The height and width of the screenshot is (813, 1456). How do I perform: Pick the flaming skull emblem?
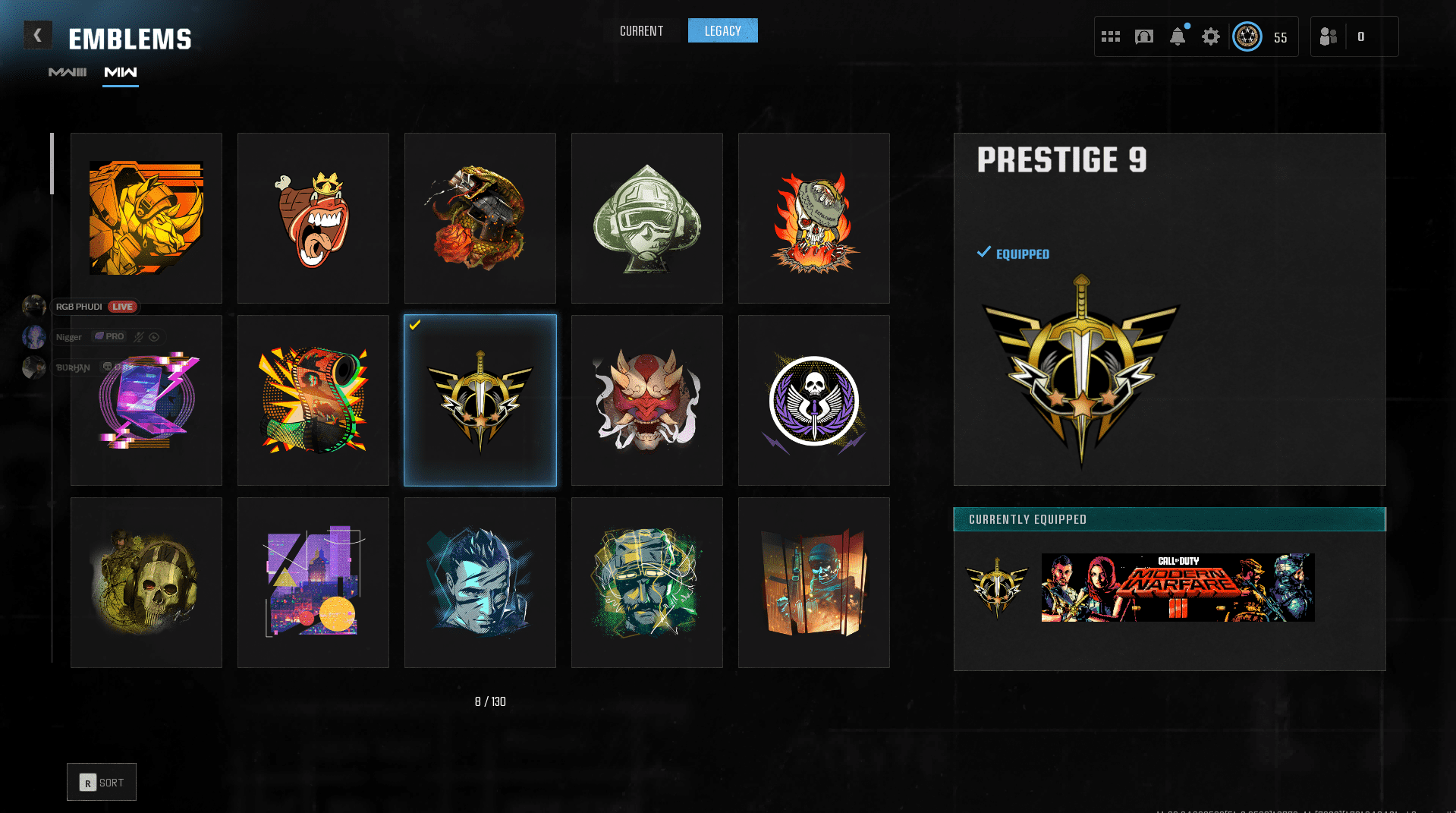click(x=814, y=218)
